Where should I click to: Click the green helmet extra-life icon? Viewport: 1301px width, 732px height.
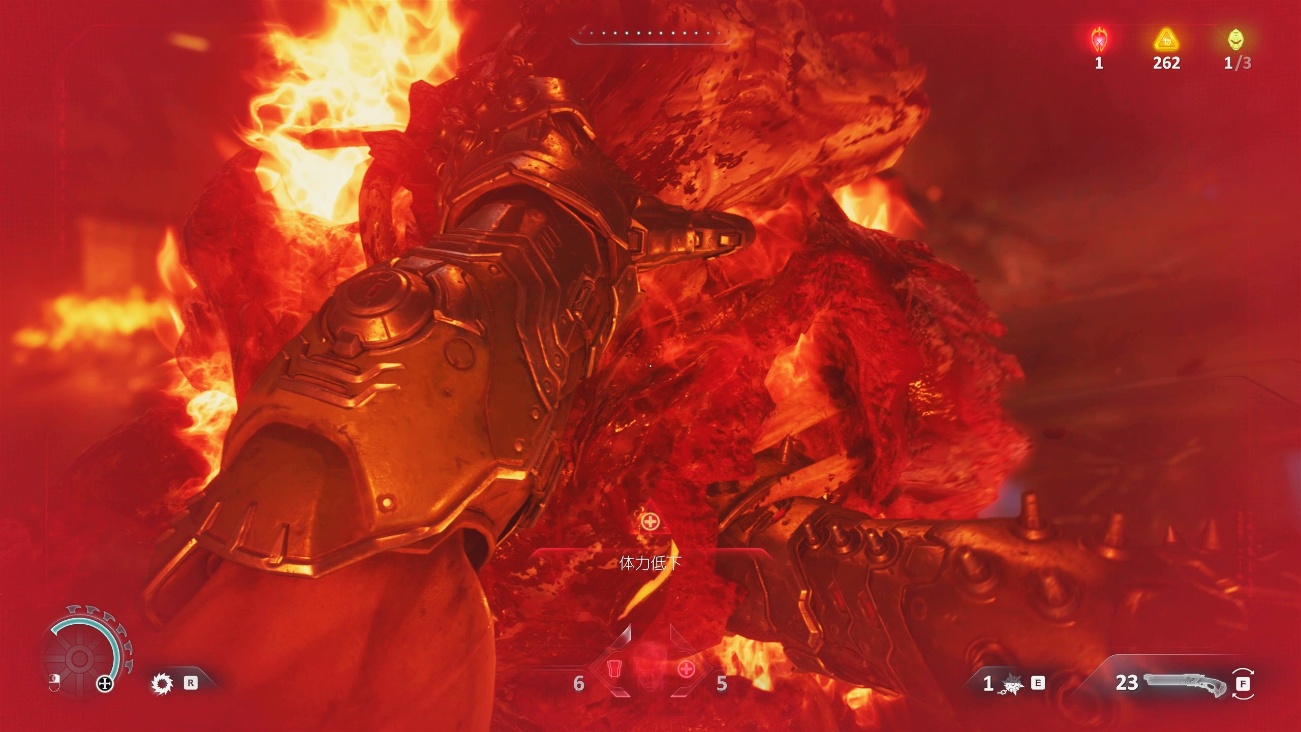click(1237, 40)
